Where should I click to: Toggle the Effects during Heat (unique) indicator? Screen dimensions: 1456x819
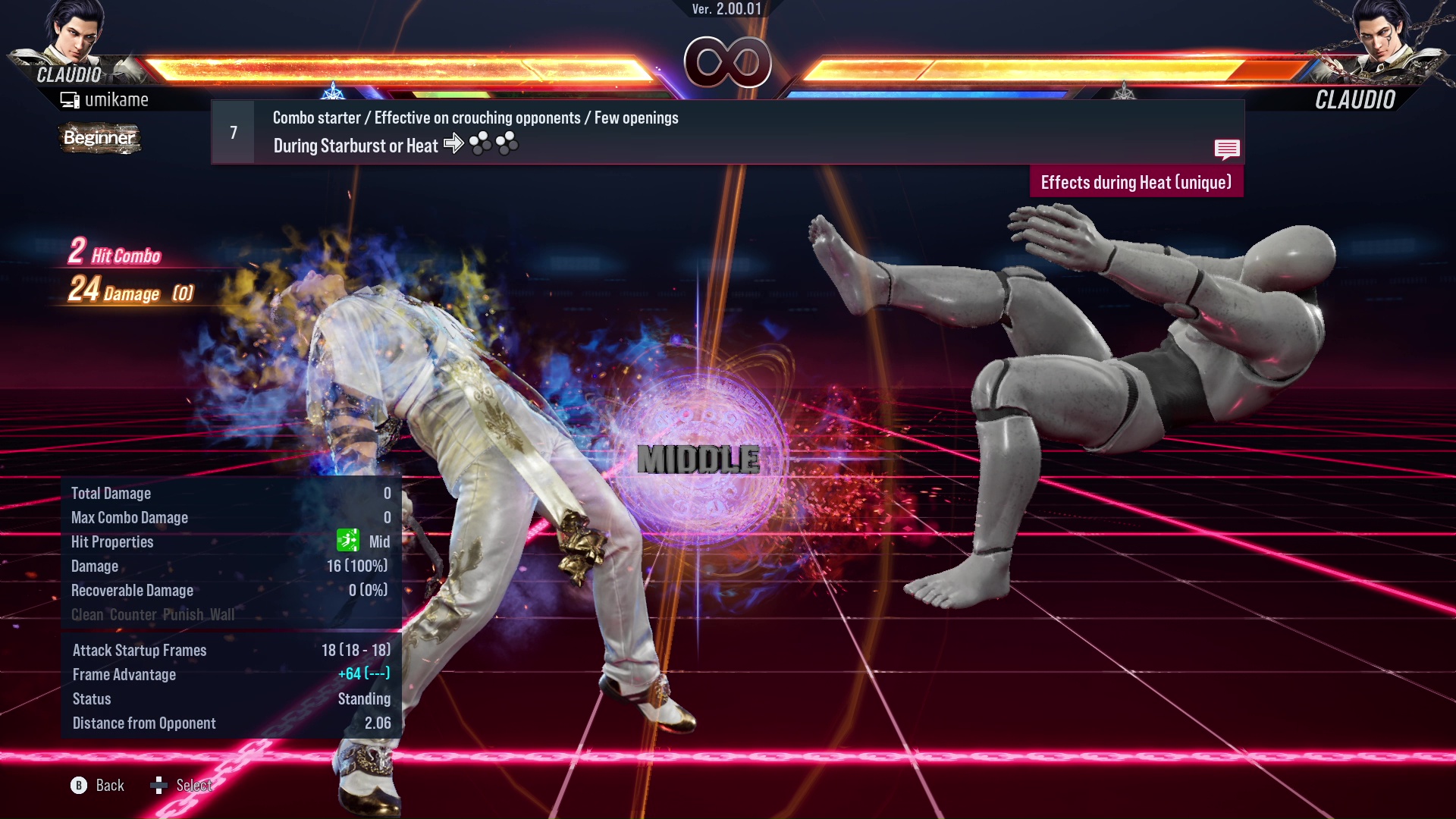pos(1135,182)
